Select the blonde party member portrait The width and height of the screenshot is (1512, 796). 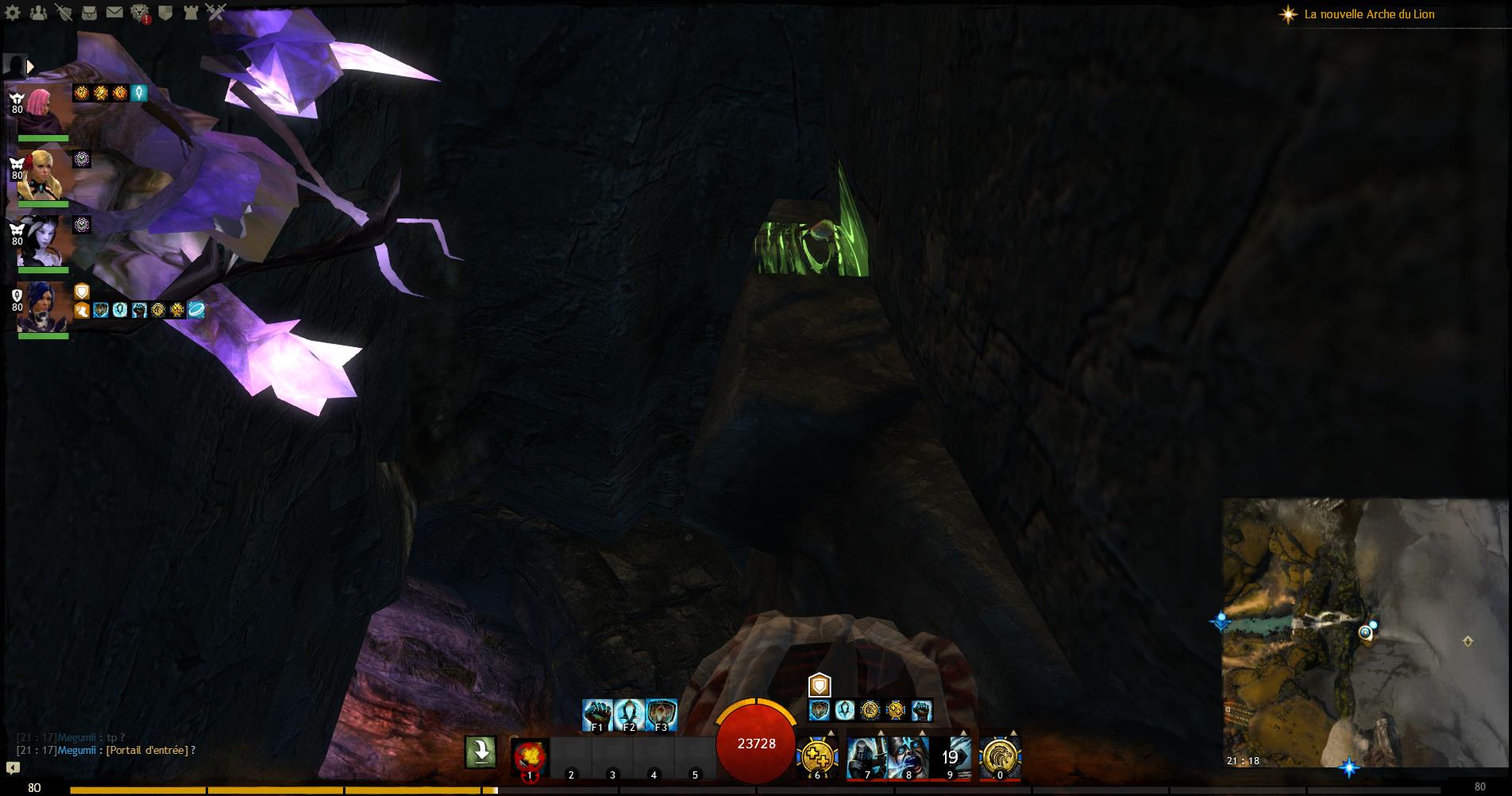(x=42, y=176)
